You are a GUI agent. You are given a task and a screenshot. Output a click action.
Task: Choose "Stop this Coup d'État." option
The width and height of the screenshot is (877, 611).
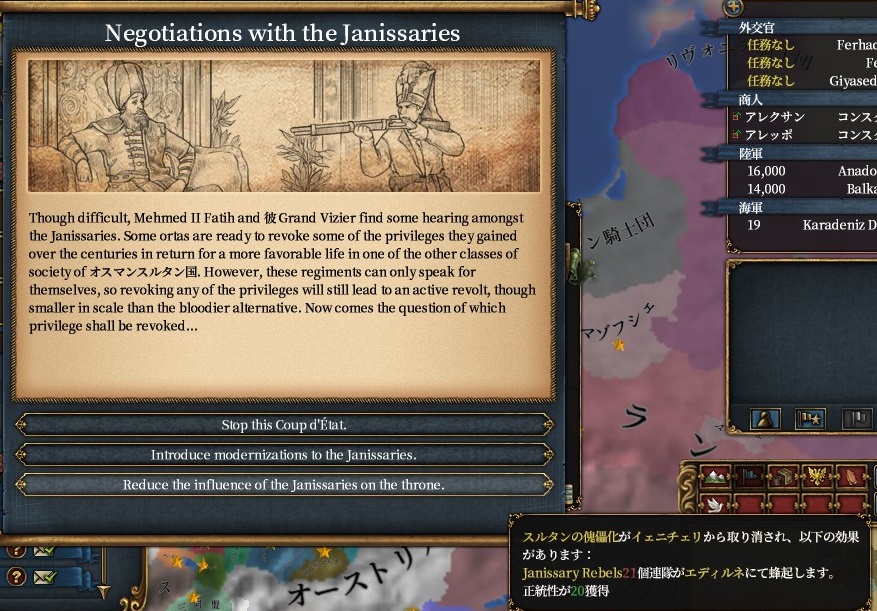pyautogui.click(x=284, y=425)
